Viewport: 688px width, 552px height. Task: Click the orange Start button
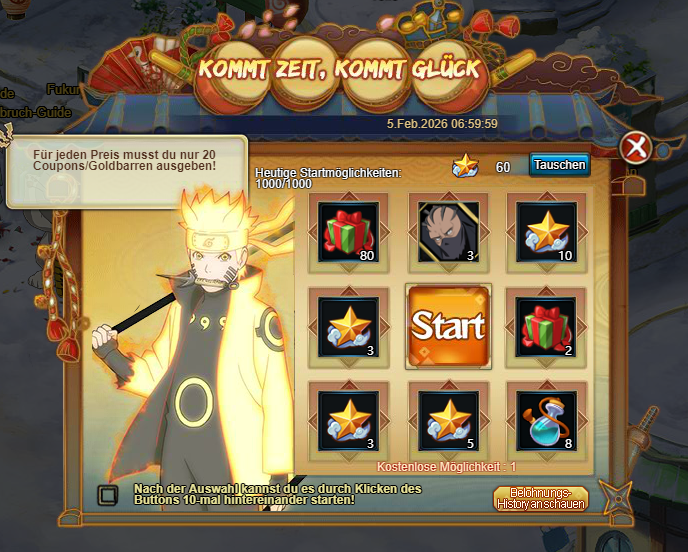[x=447, y=326]
